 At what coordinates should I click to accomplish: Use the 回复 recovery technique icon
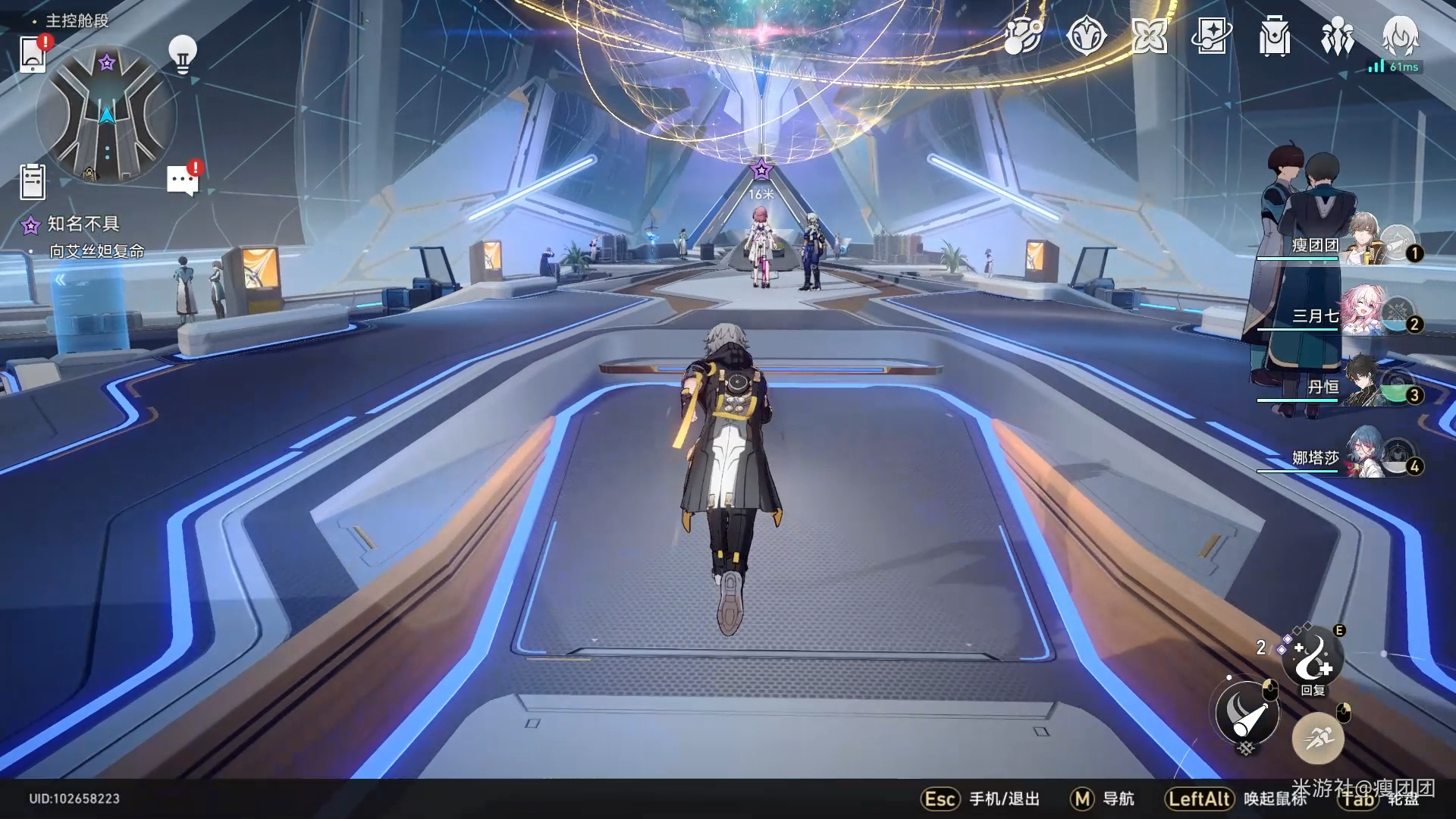1313,657
